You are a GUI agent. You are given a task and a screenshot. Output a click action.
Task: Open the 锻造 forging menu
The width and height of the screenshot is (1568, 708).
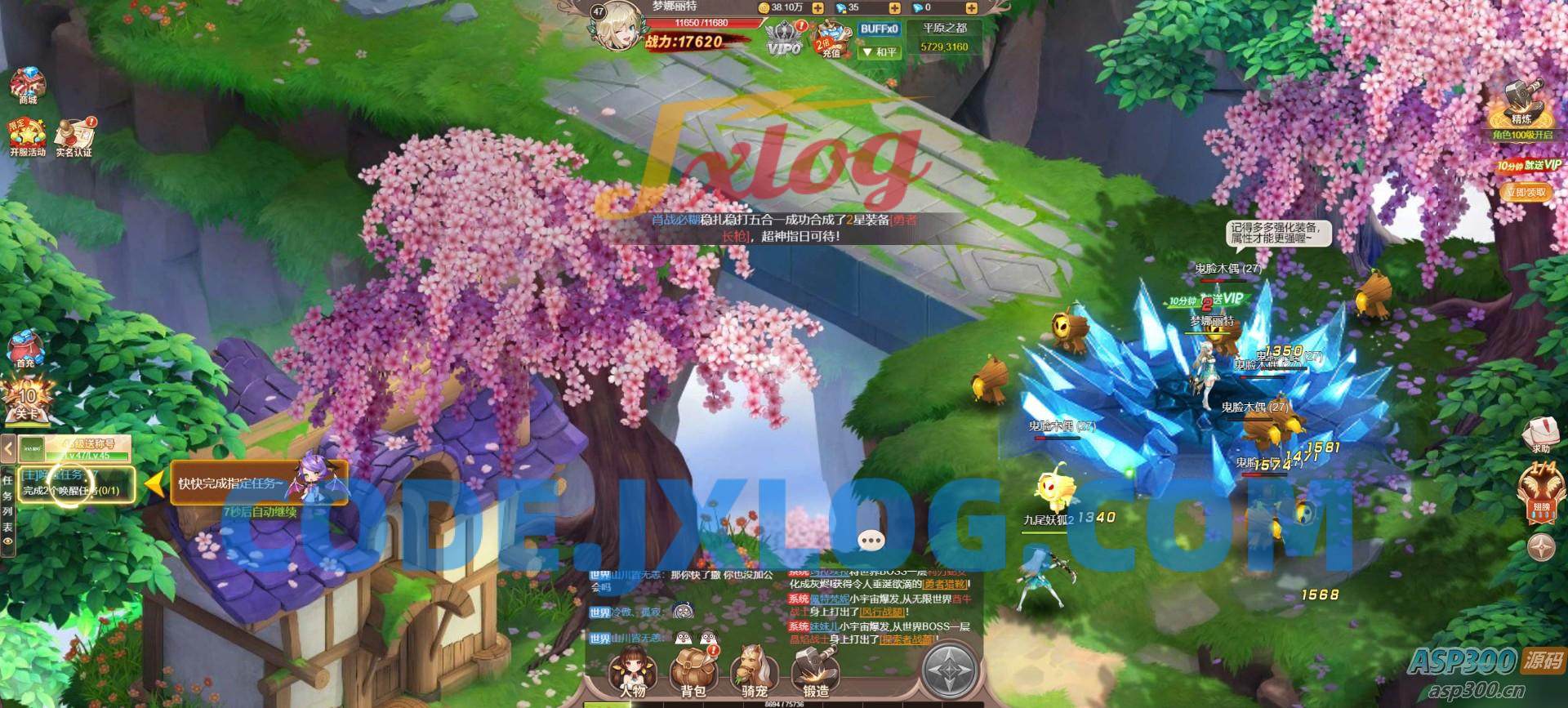pos(815,671)
